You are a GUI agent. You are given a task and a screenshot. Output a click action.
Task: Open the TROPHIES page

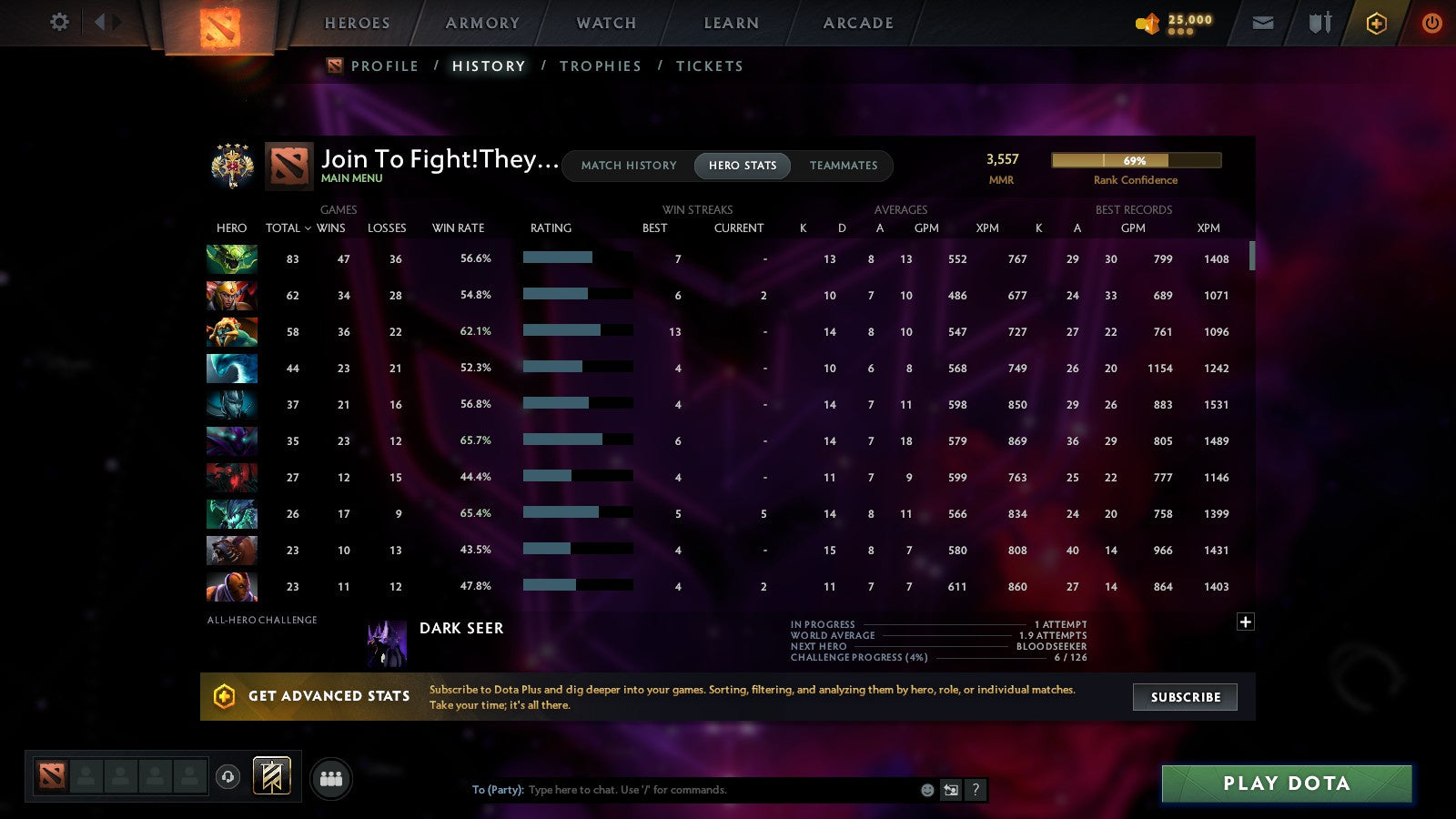click(601, 66)
